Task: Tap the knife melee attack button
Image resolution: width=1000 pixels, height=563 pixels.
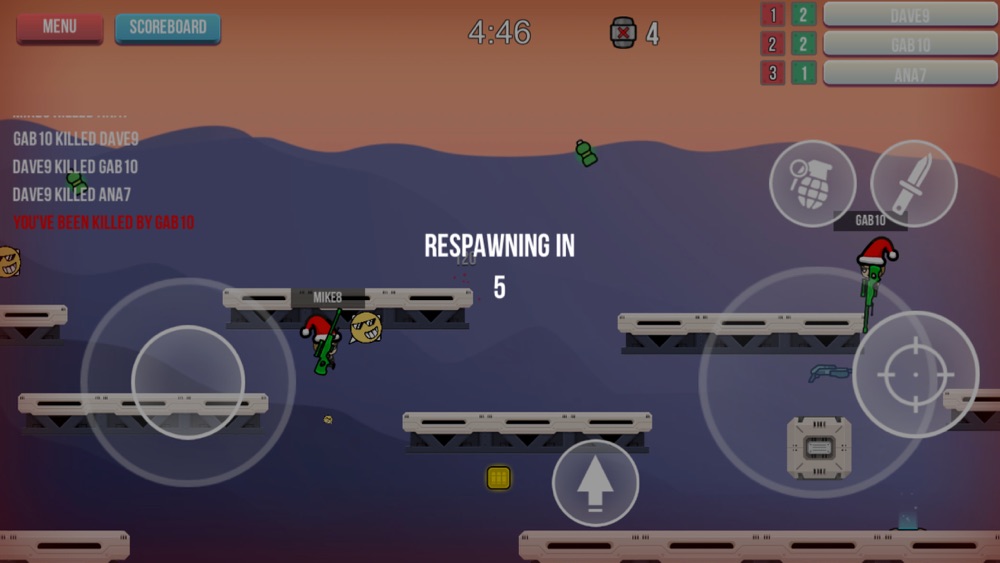Action: [913, 183]
